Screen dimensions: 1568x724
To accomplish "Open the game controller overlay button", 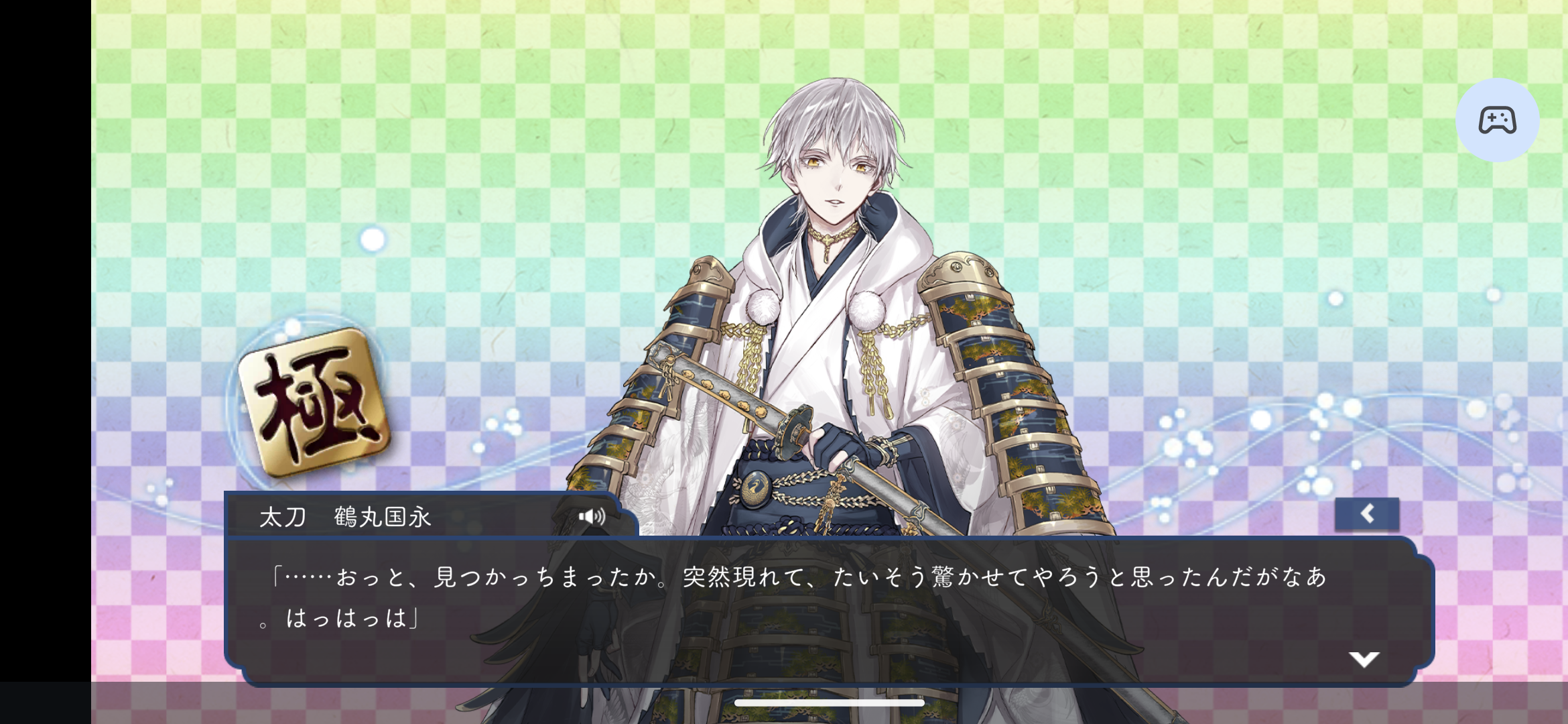I will 1497,121.
